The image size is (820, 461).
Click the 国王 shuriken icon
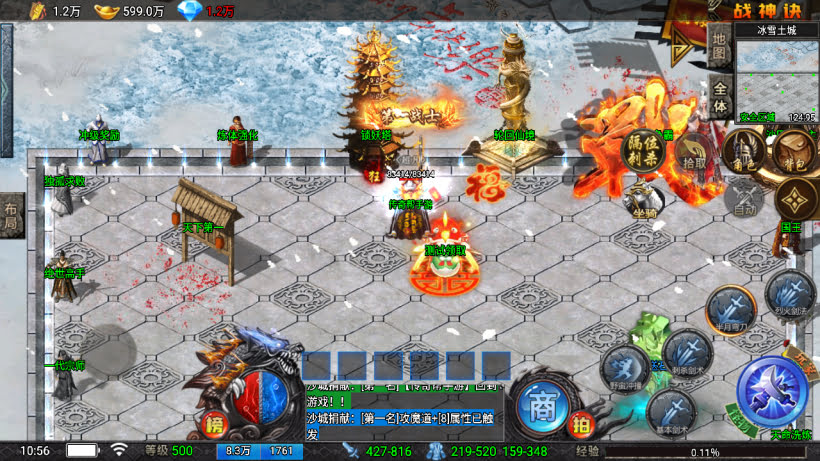794,199
